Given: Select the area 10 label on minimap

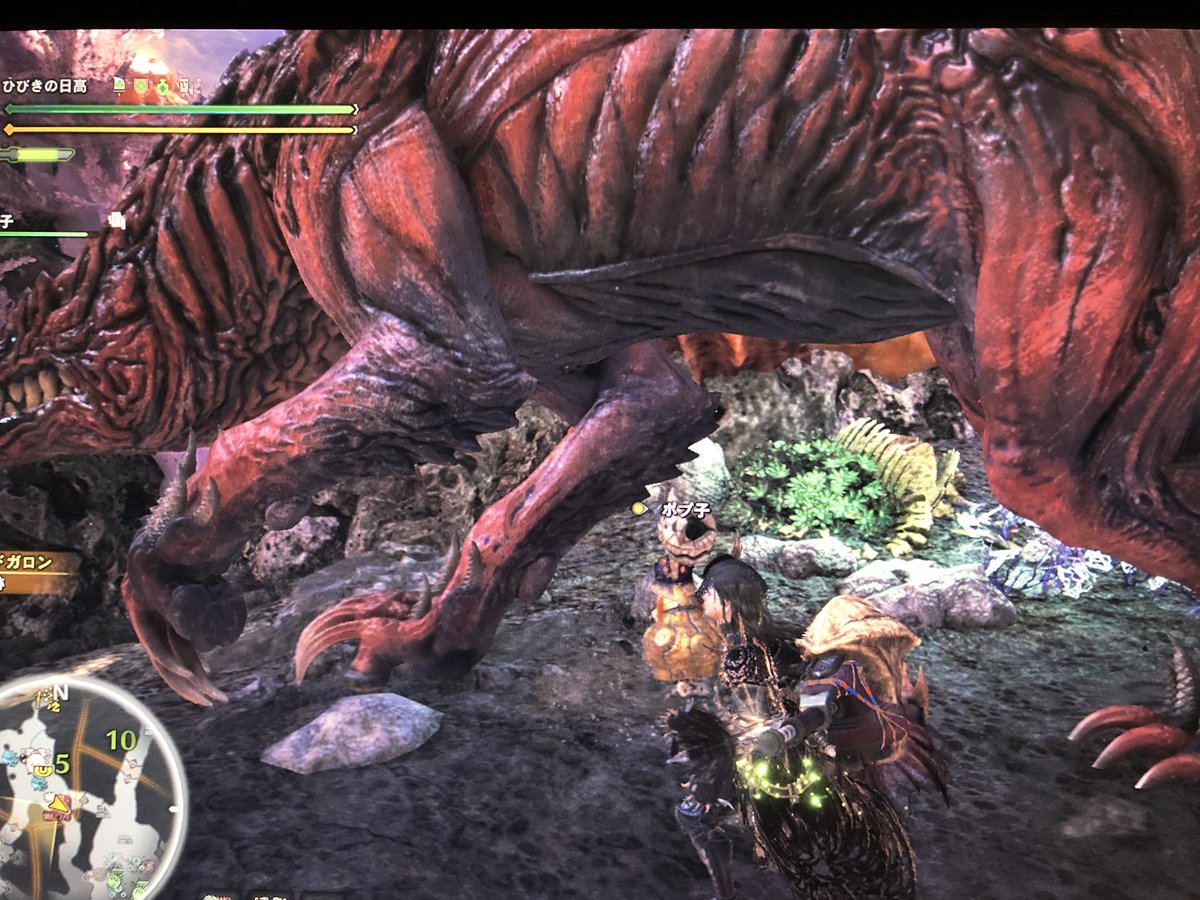Looking at the screenshot, I should [x=121, y=741].
